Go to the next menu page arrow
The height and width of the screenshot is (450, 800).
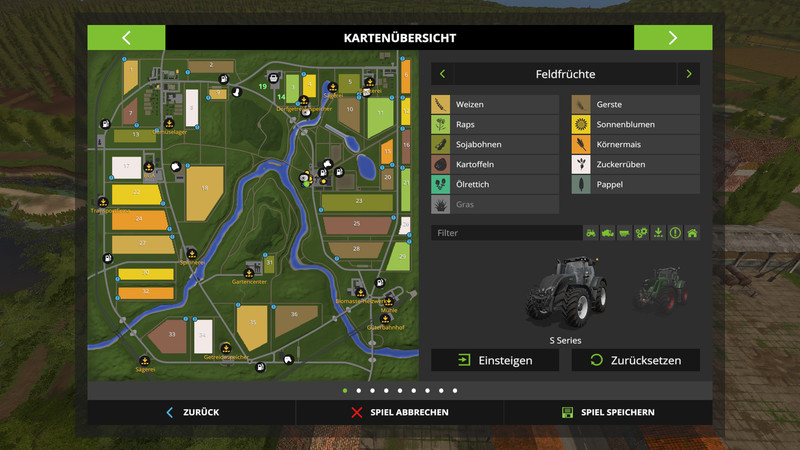[672, 38]
